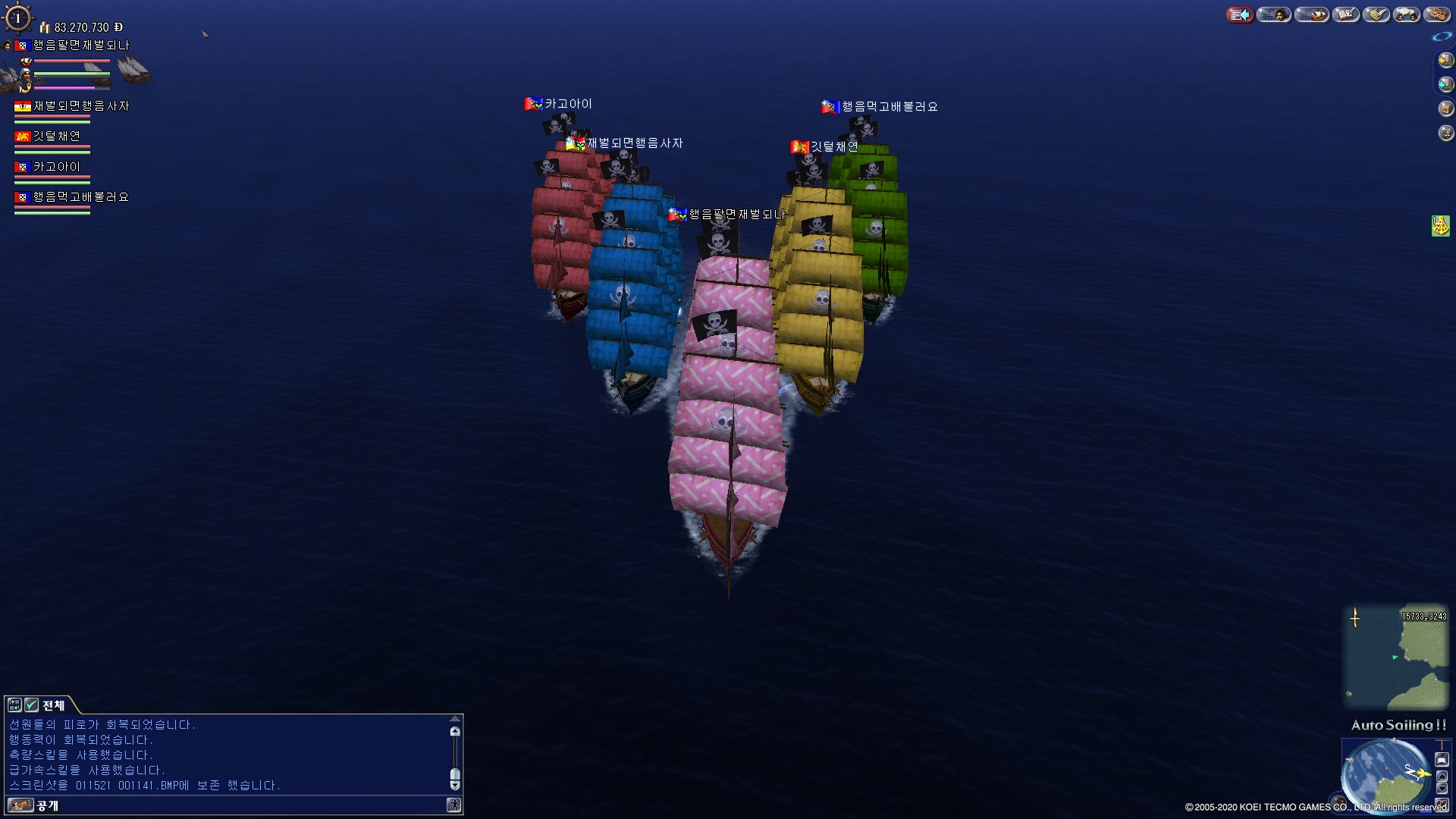Click the megaphone 공개 chat channel button
The image size is (1456, 819).
click(x=20, y=805)
